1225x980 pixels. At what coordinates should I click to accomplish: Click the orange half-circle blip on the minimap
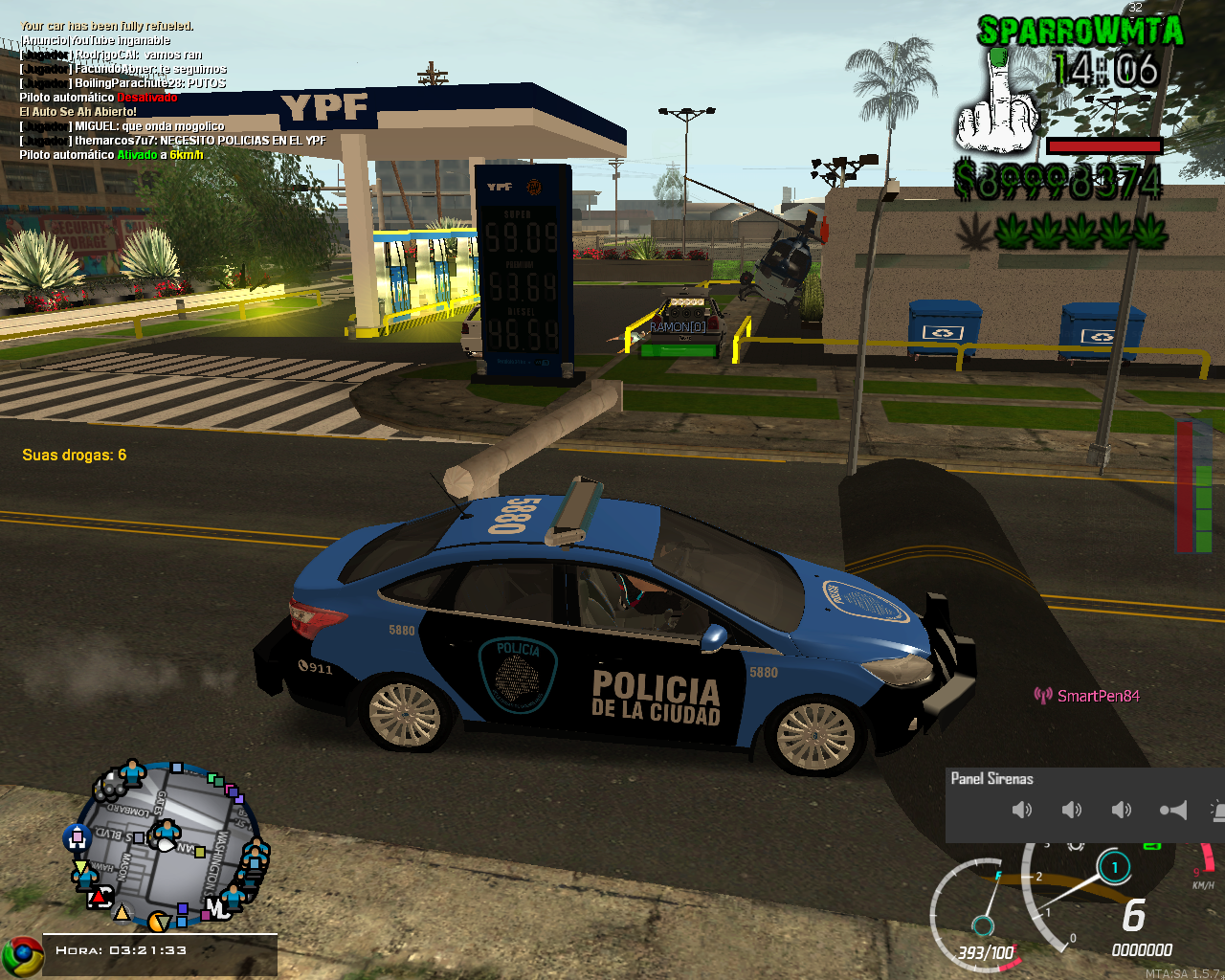pyautogui.click(x=158, y=922)
